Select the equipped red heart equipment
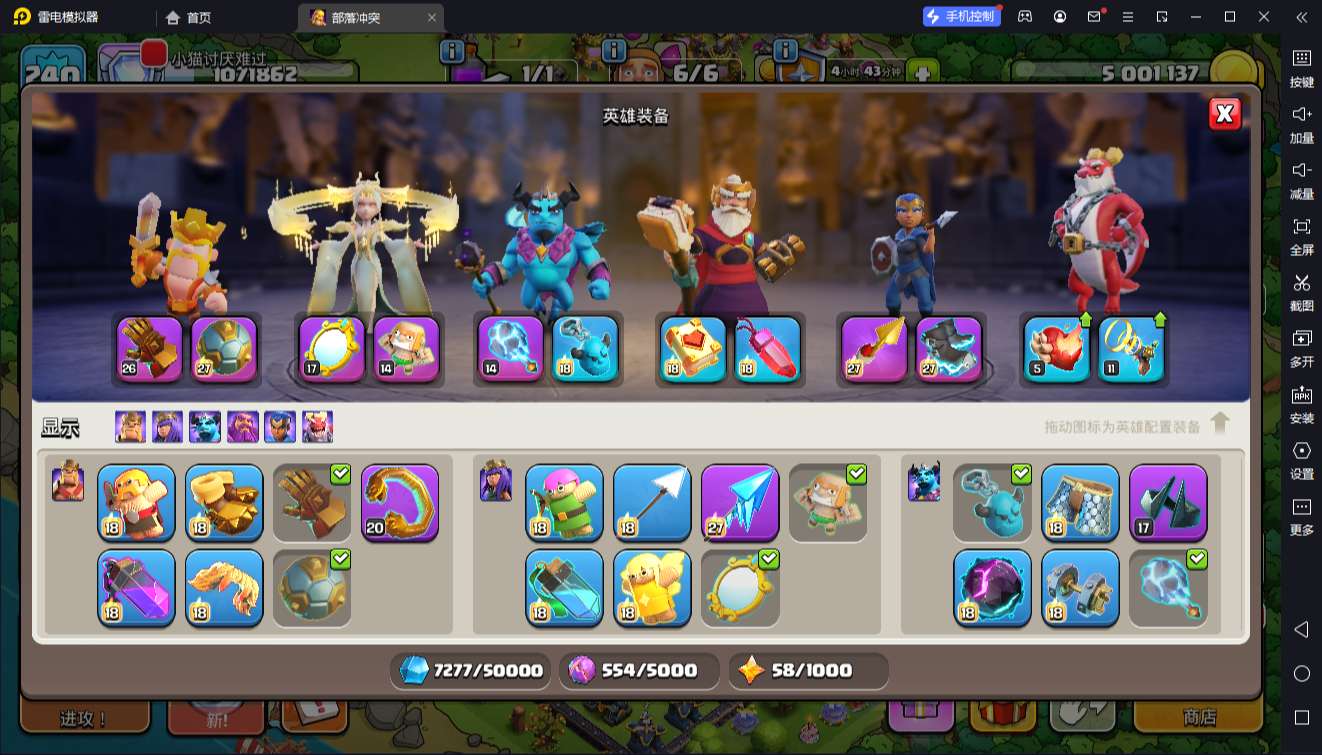The image size is (1322, 755). coord(1057,349)
